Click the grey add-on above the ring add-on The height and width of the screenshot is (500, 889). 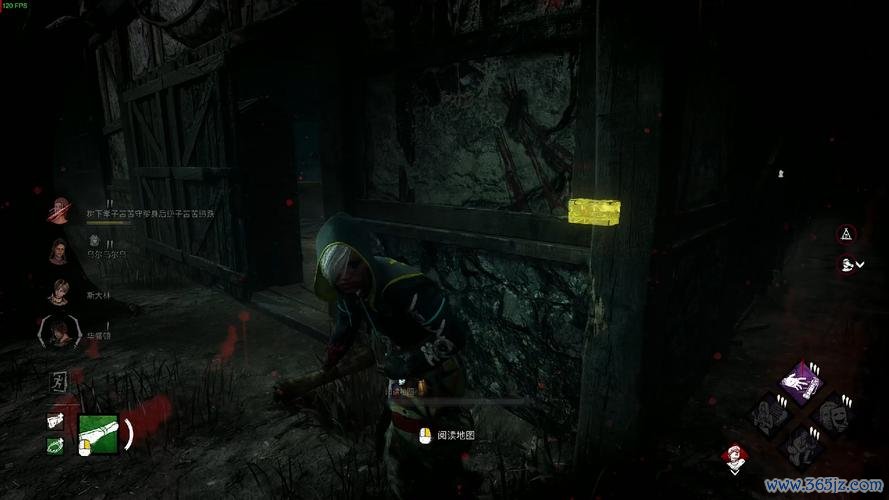(56, 421)
